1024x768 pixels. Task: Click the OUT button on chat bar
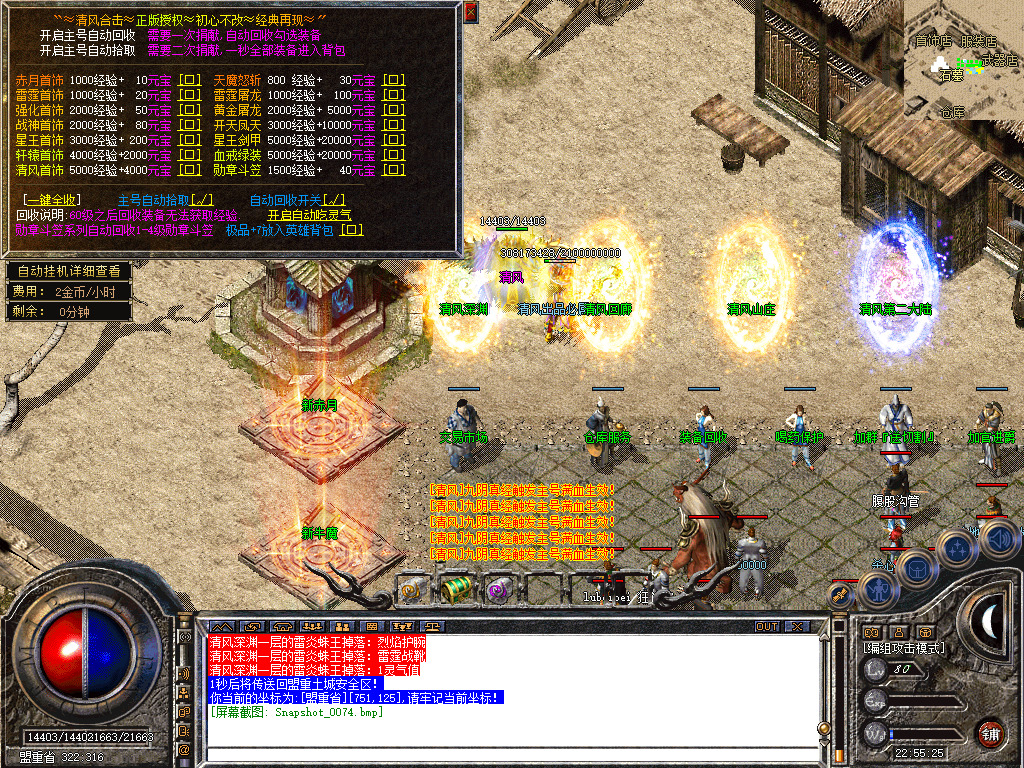pos(767,626)
